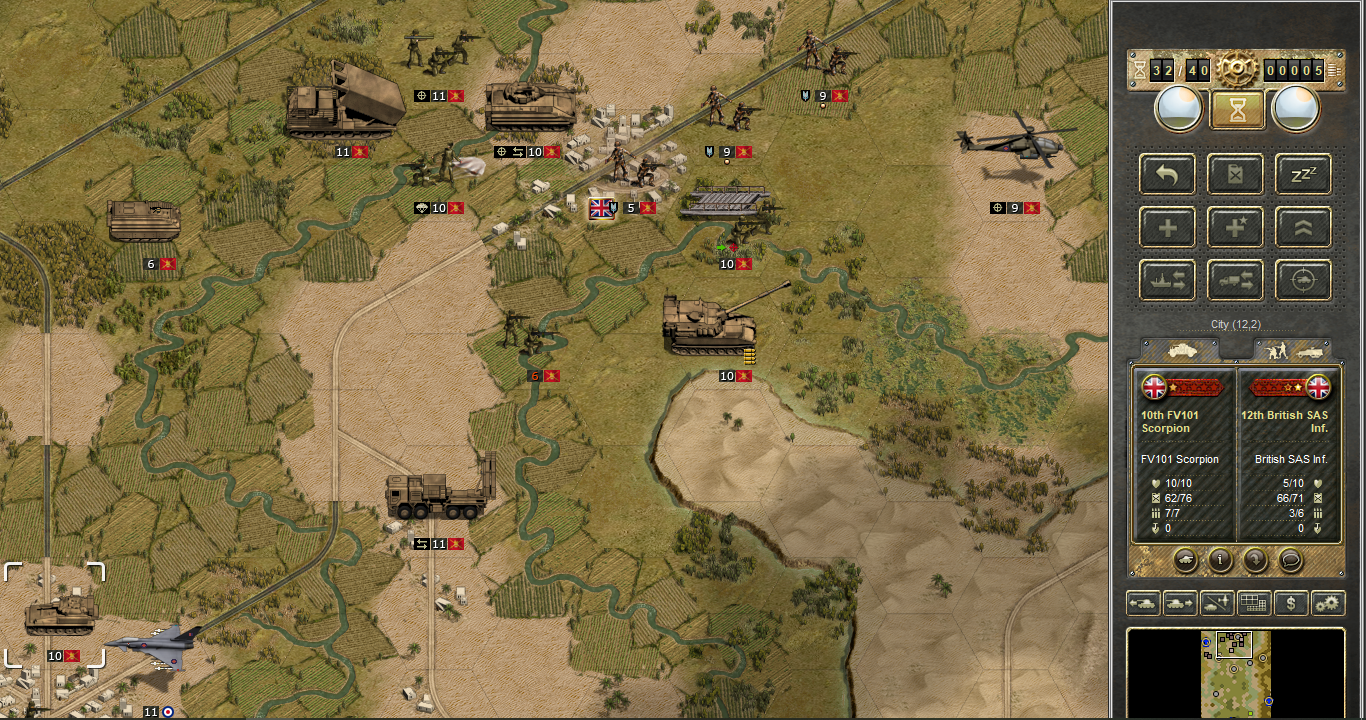Open the purchase screen with dollar button
The width and height of the screenshot is (1366, 720).
coord(1291,603)
